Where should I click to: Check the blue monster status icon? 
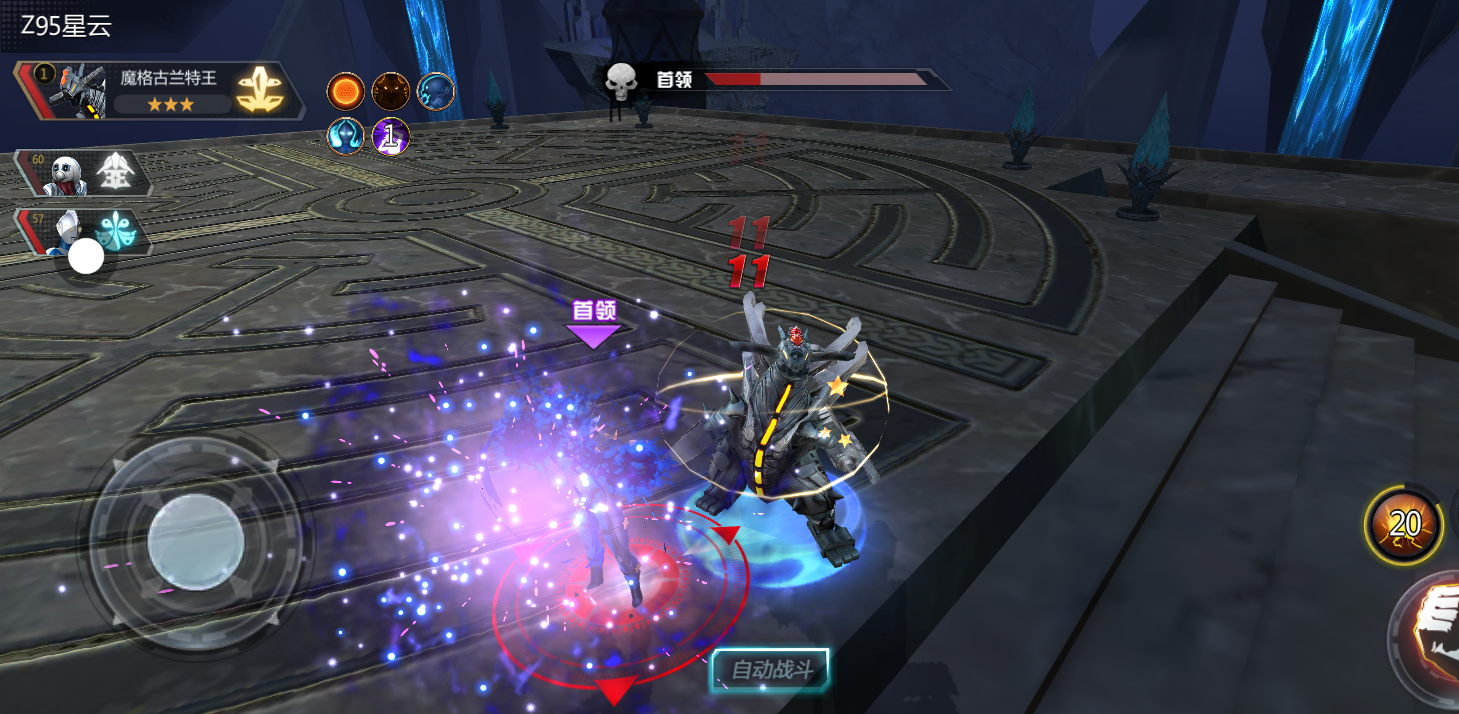pyautogui.click(x=436, y=92)
